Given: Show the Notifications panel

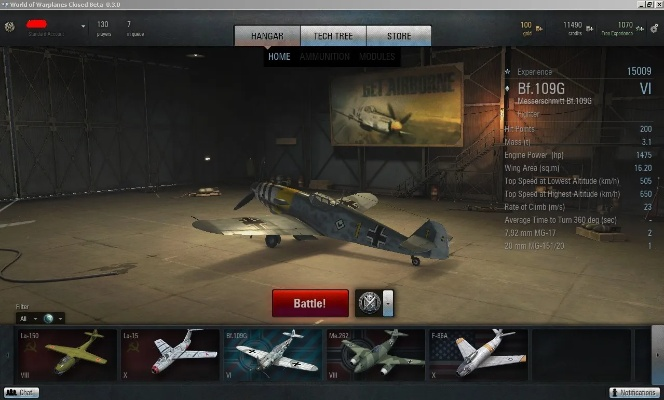Looking at the screenshot, I should [x=634, y=393].
